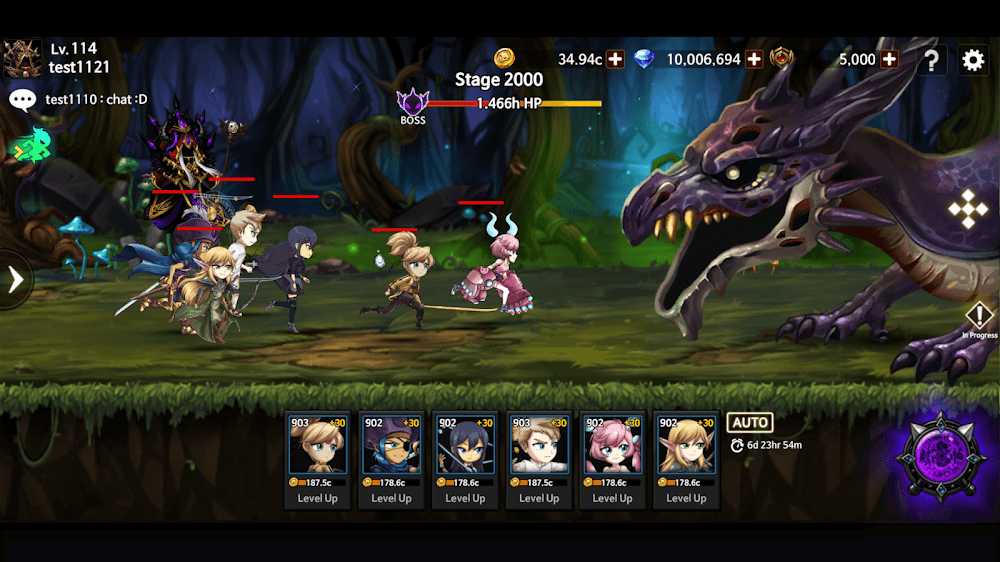Add gold using the plus button
The image size is (1000, 562).
(616, 59)
